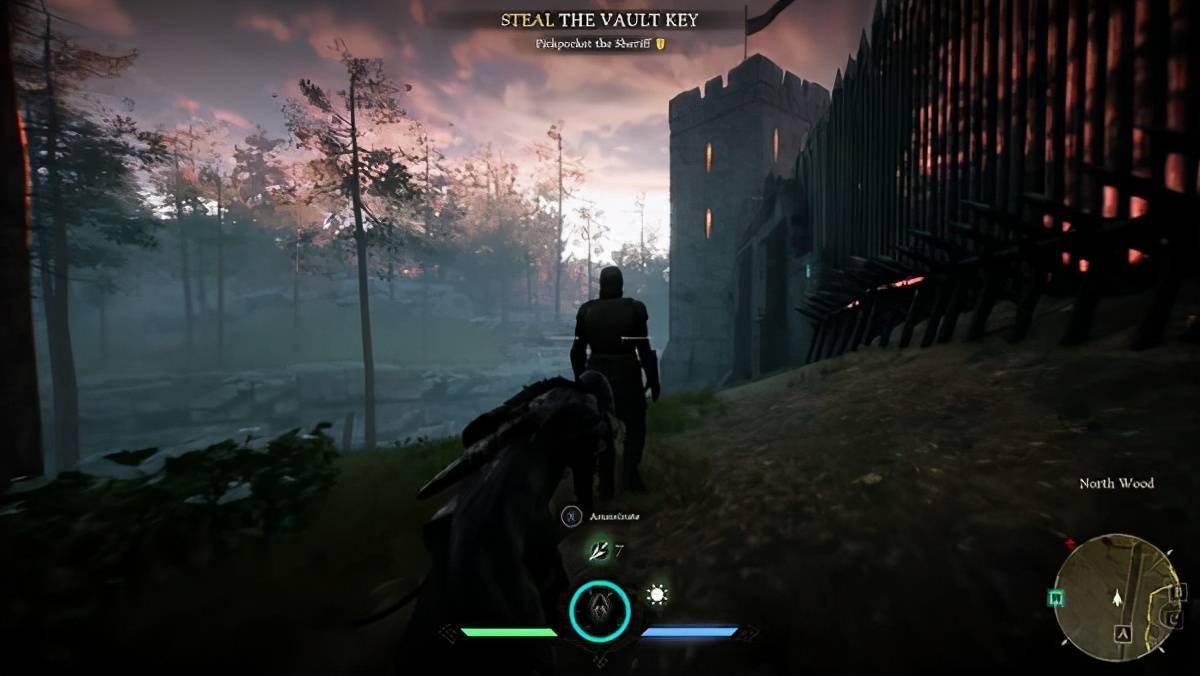Select the red enemy marker beside the minimap
The image size is (1200, 676).
(x=1070, y=544)
